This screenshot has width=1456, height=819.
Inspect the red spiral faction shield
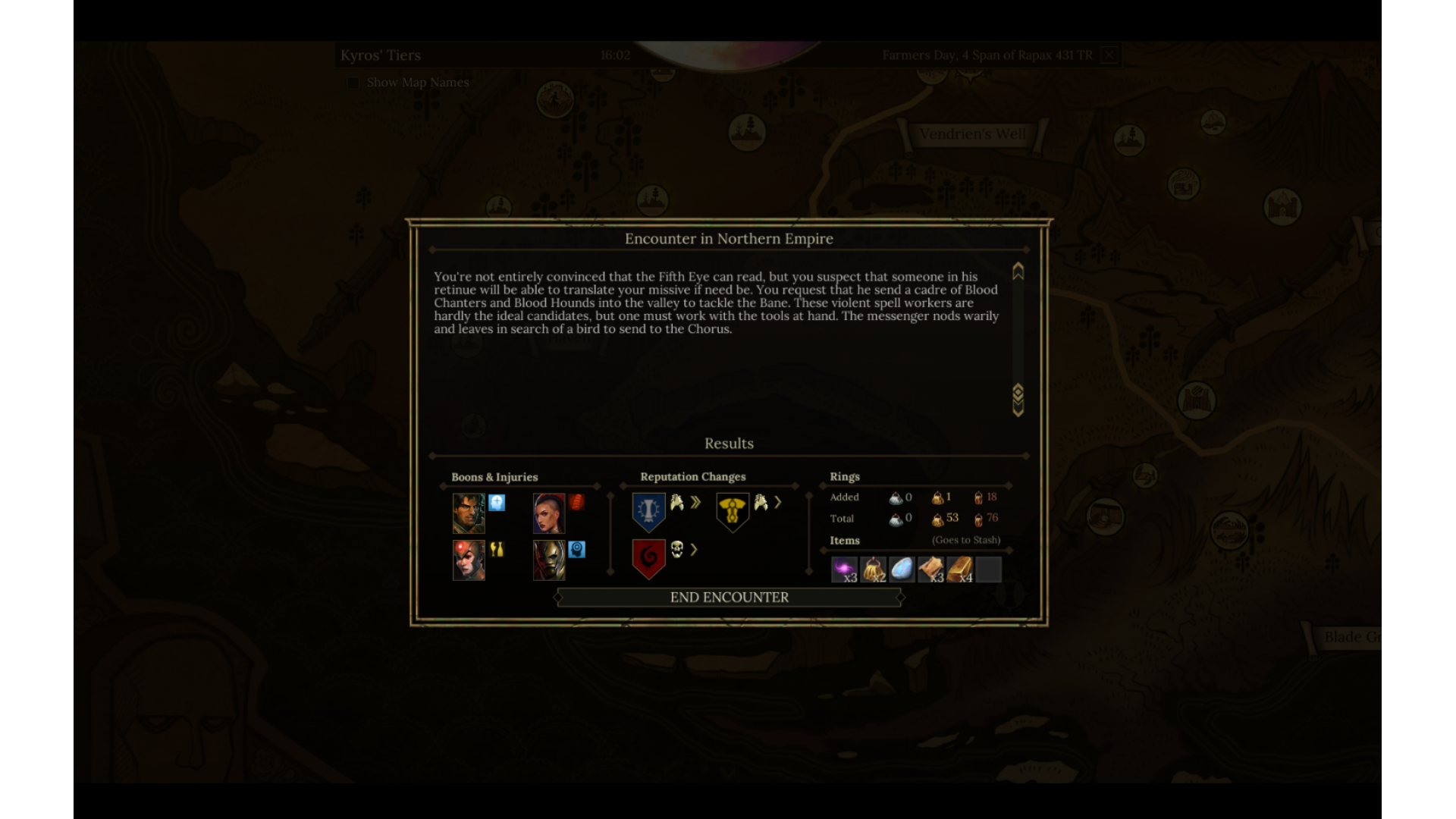click(648, 558)
